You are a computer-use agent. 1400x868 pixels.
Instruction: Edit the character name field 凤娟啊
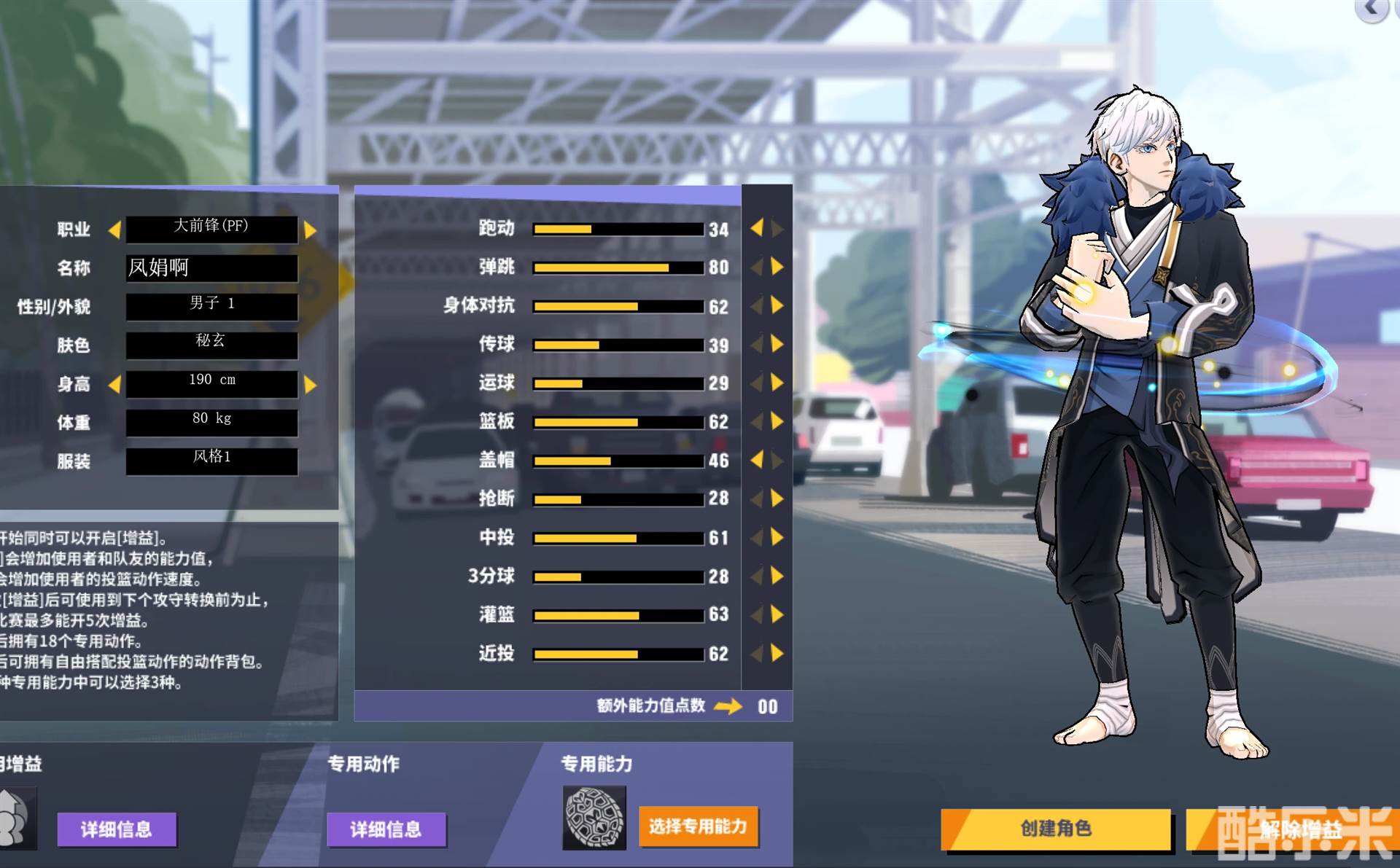point(211,268)
